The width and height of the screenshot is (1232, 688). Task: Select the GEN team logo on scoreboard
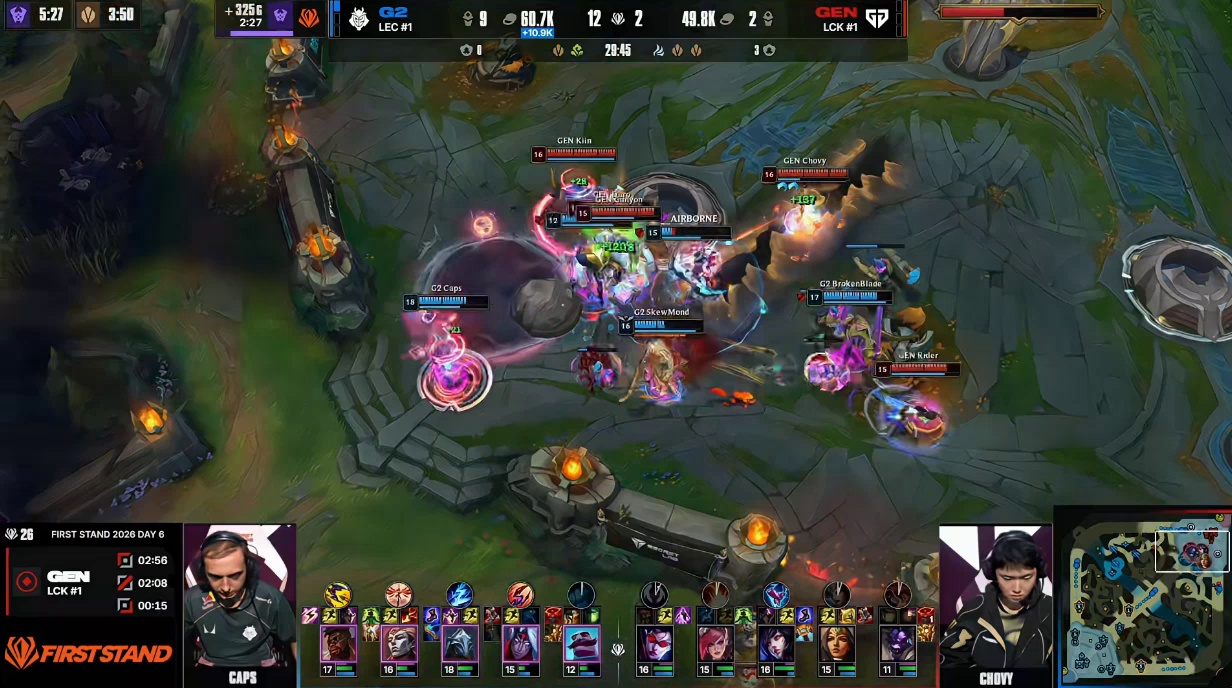coord(876,19)
